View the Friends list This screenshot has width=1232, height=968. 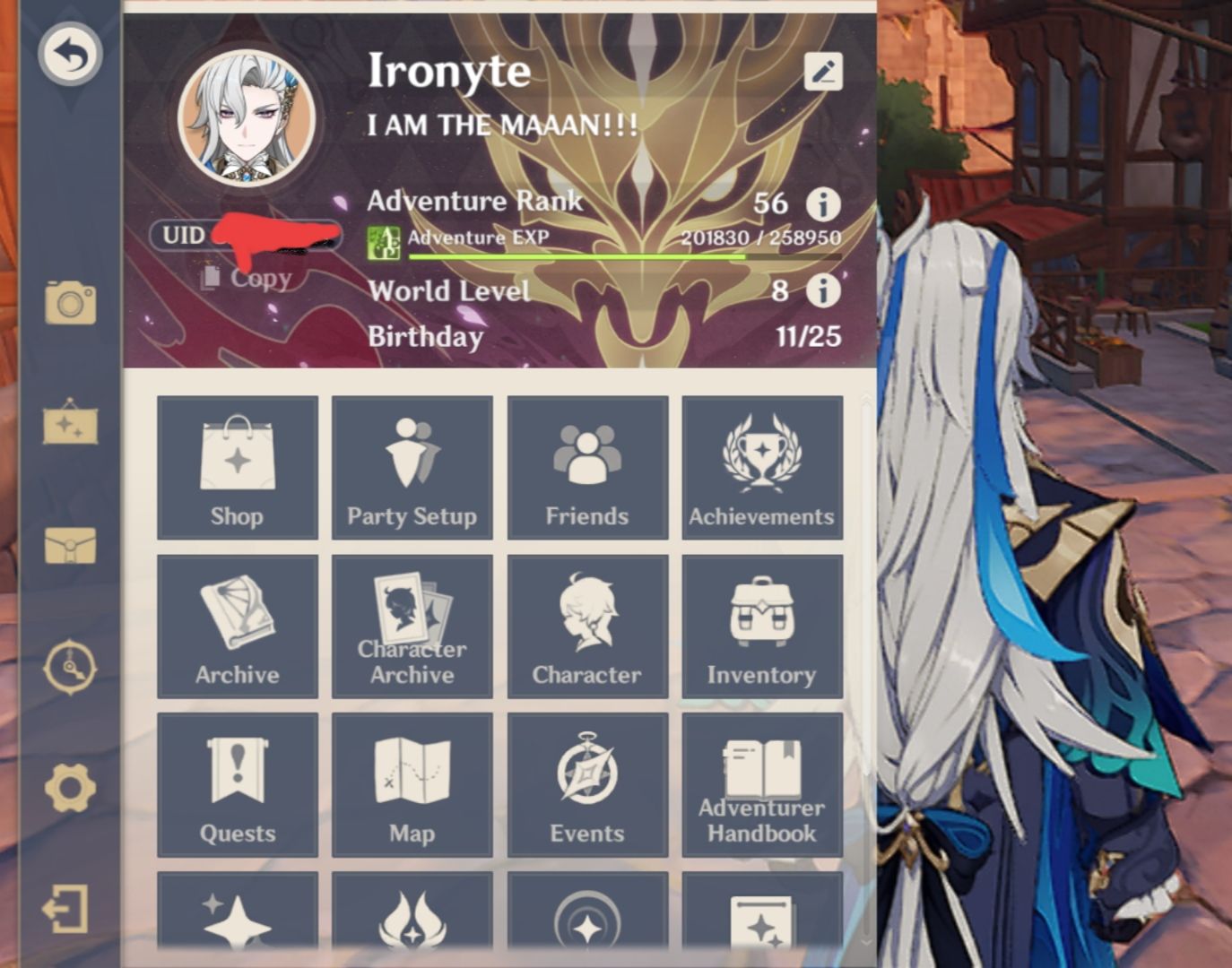(586, 467)
